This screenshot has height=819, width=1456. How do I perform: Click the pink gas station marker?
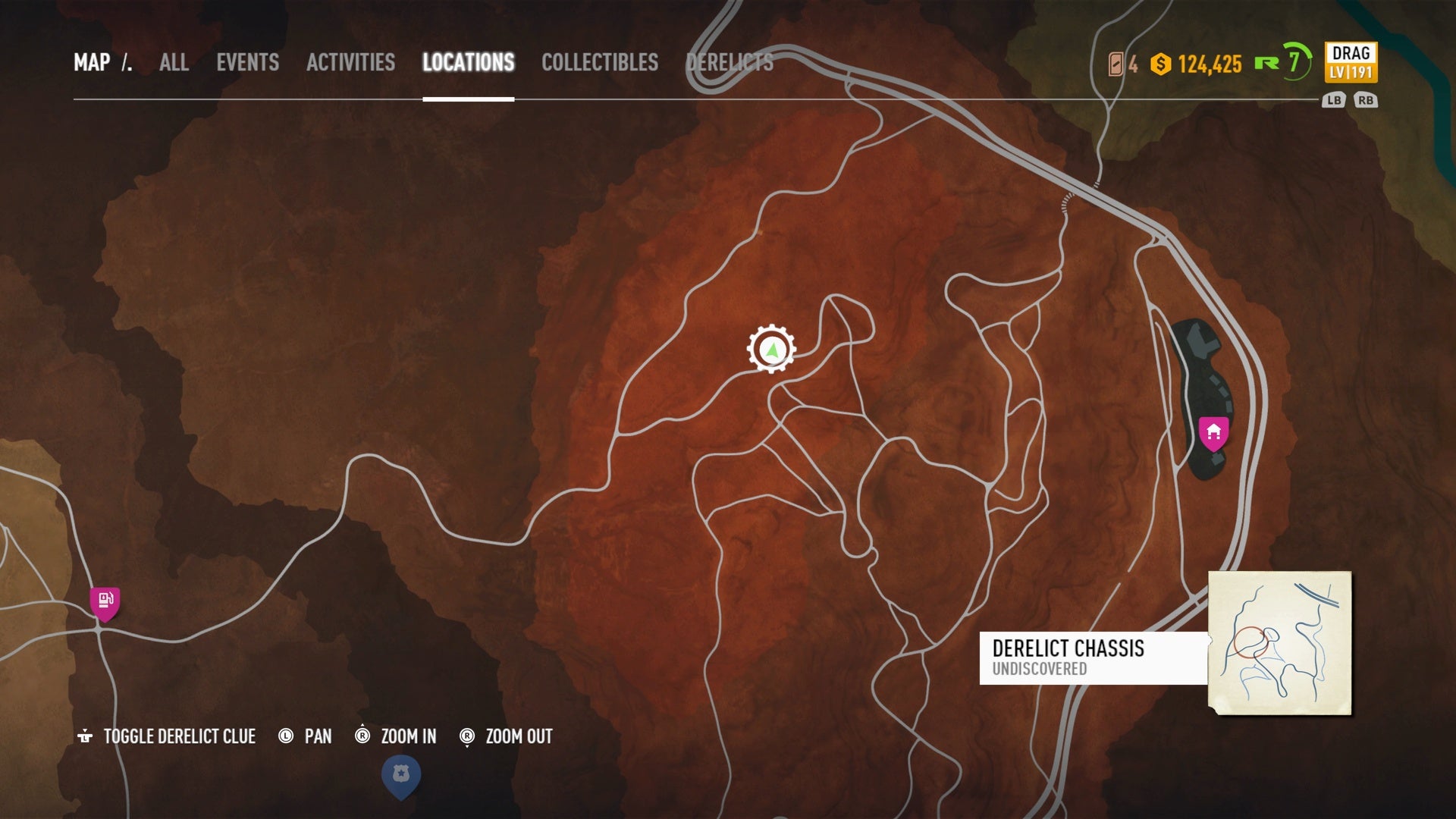click(x=105, y=603)
